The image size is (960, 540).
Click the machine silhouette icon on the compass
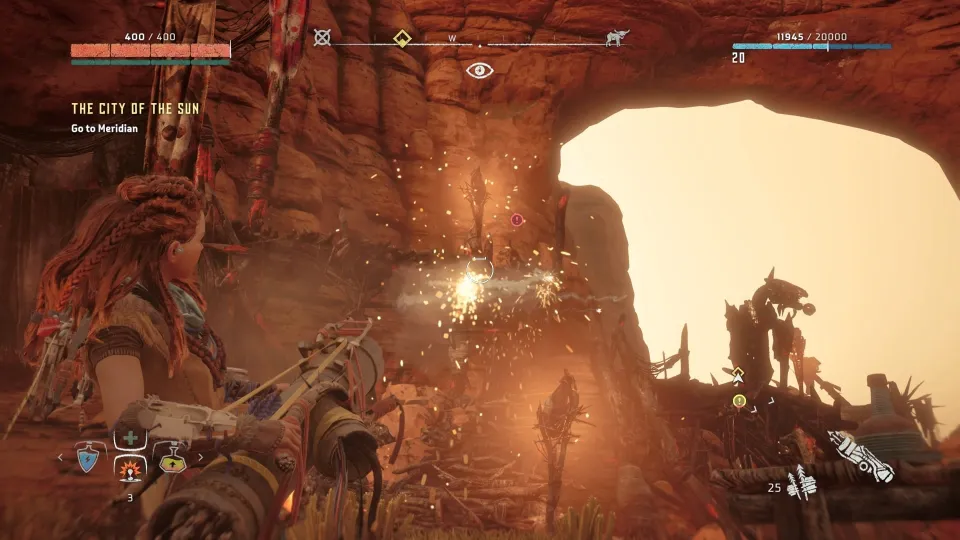[617, 39]
